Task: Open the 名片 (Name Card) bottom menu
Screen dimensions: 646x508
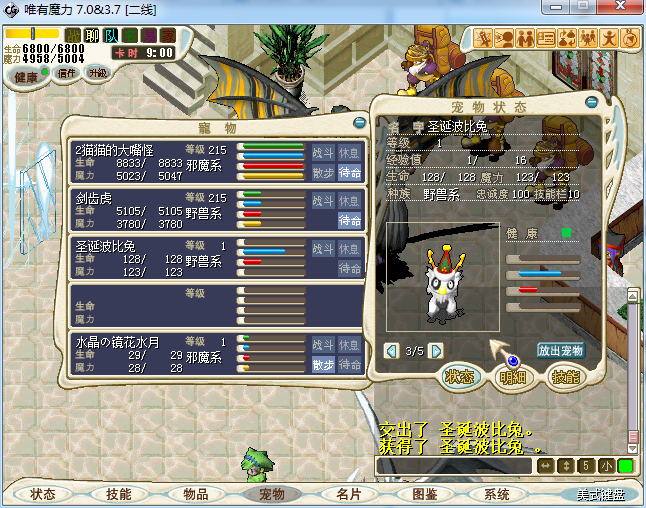Action: pos(348,494)
